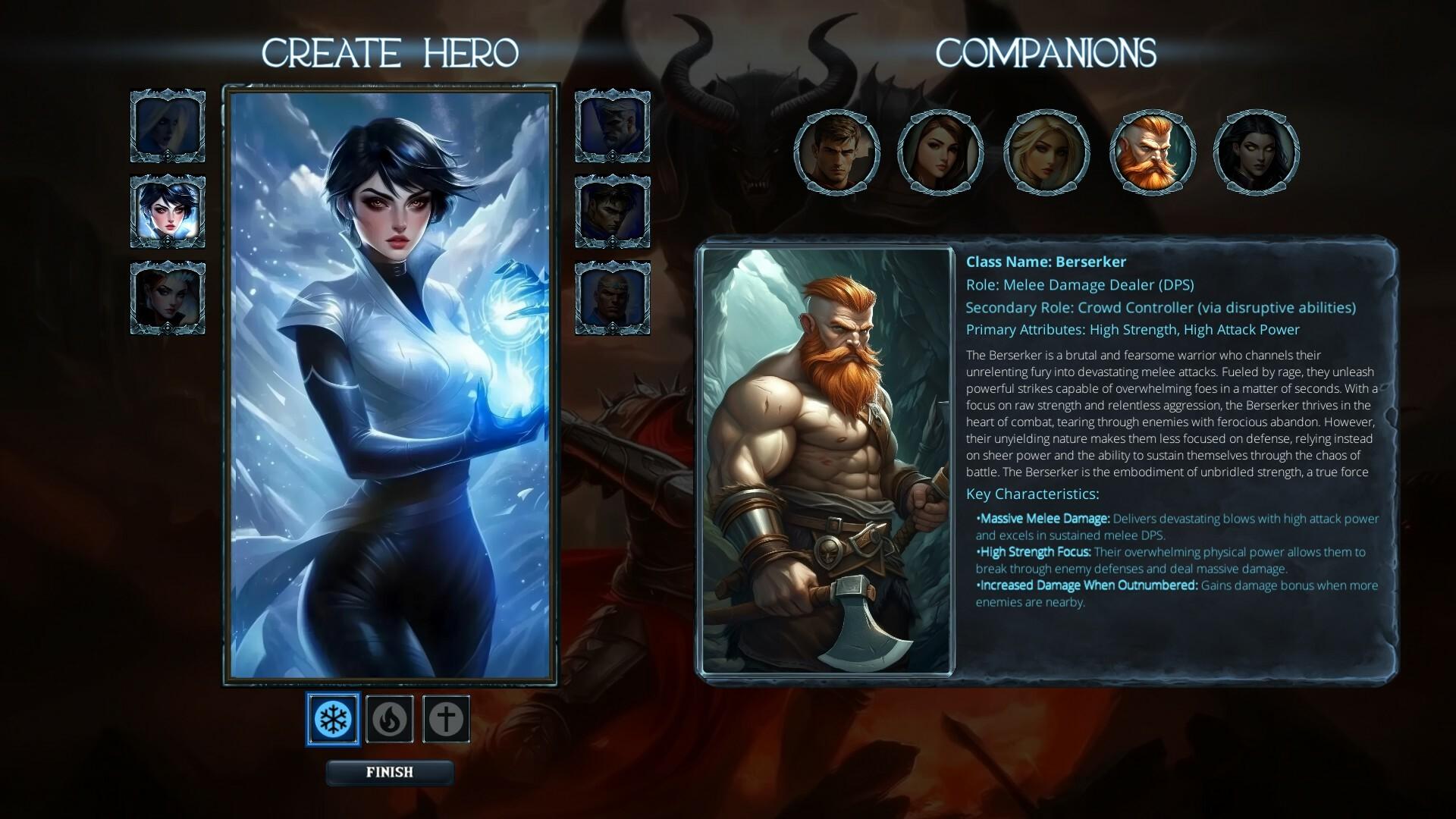The image size is (1456, 819).
Task: Select the frost snowflake element icon
Action: [x=332, y=719]
